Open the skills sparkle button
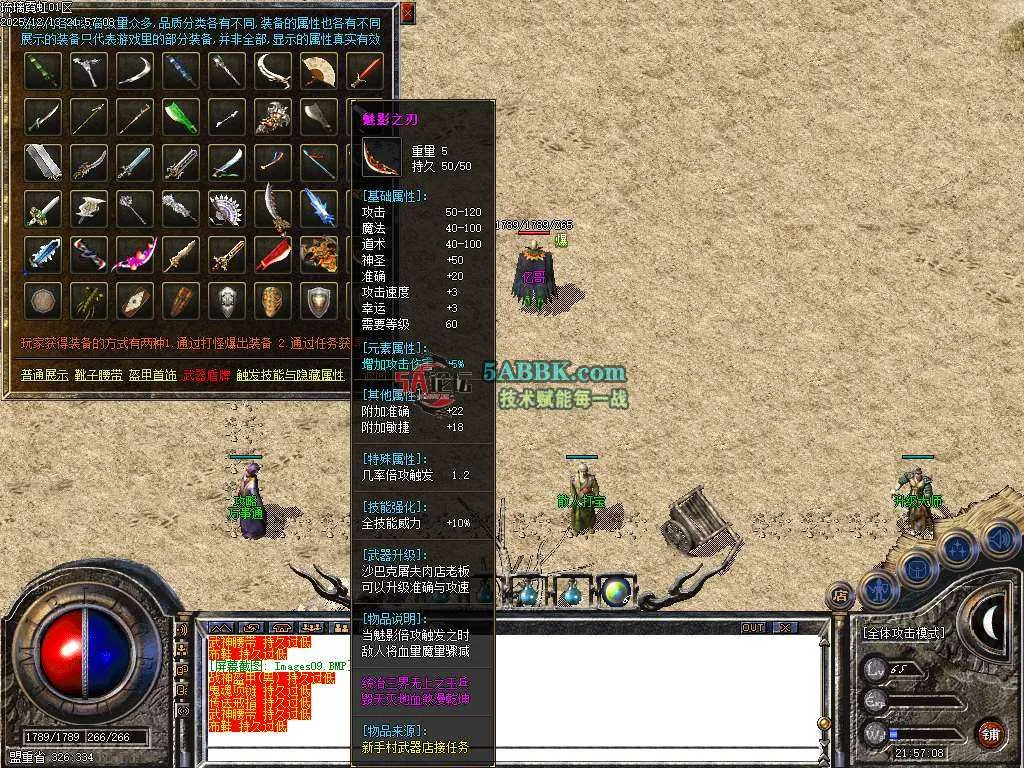The height and width of the screenshot is (768, 1024). (959, 549)
